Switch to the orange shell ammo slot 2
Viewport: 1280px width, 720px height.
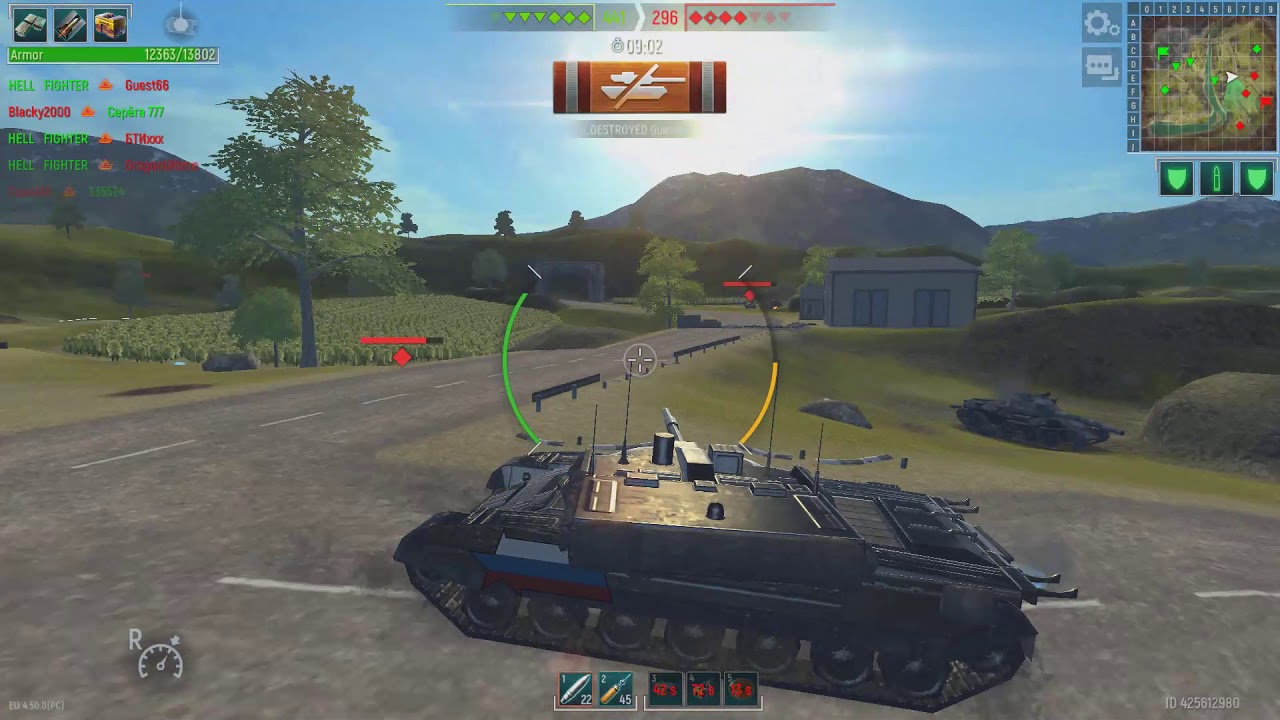pyautogui.click(x=616, y=689)
